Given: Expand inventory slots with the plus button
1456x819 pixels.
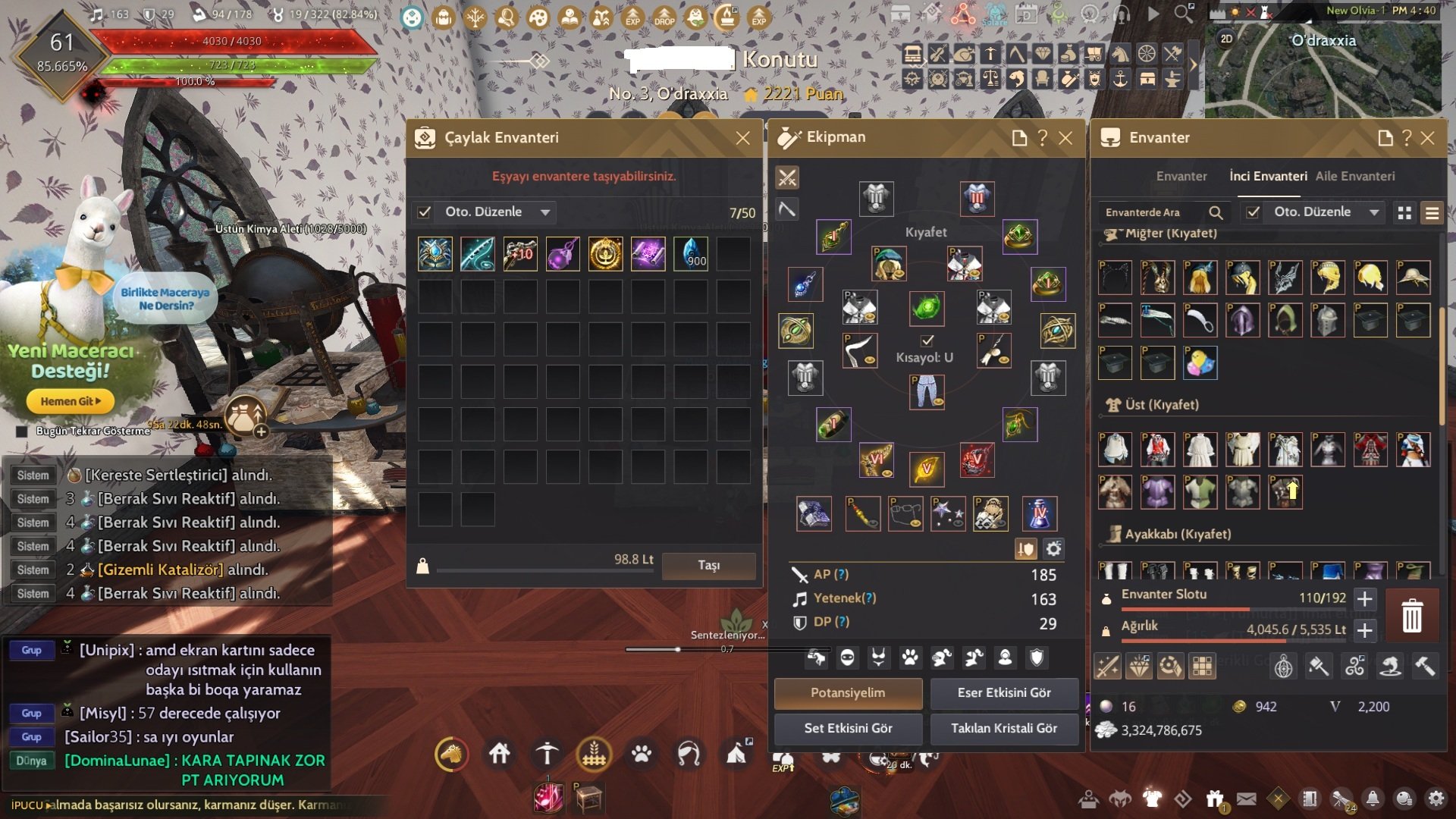Looking at the screenshot, I should point(1364,598).
